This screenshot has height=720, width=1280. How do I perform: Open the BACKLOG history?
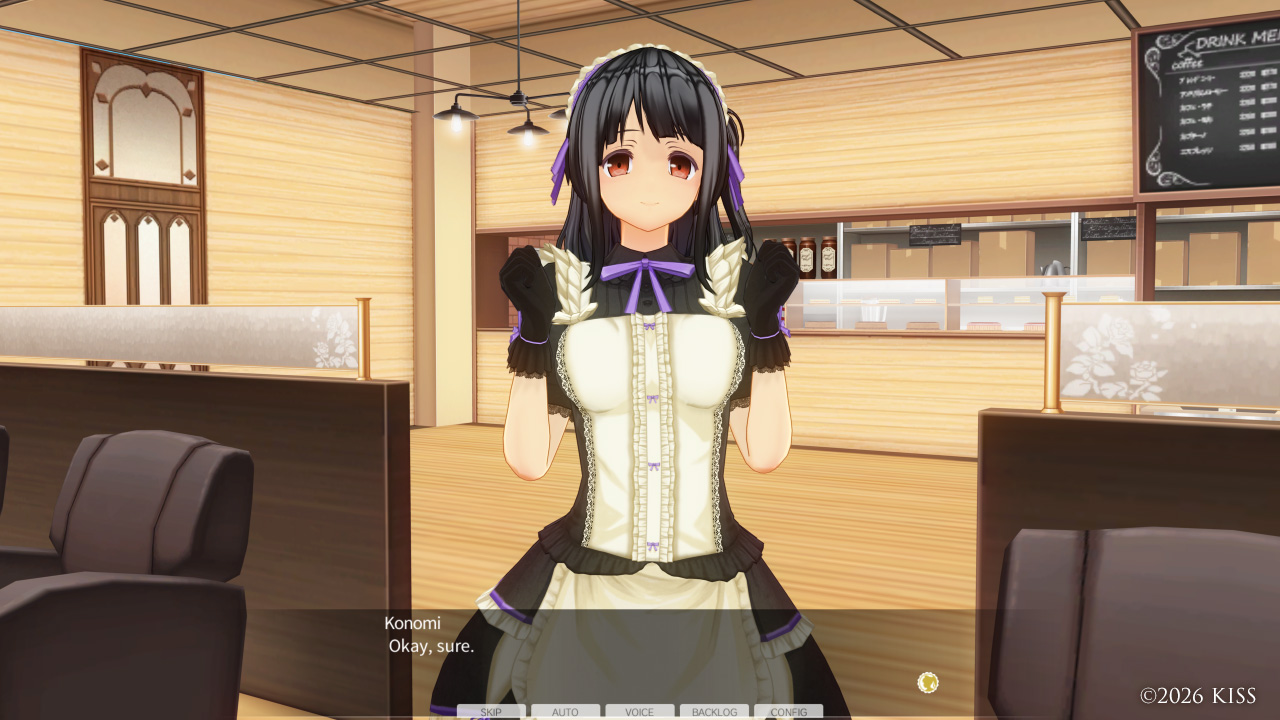point(714,712)
